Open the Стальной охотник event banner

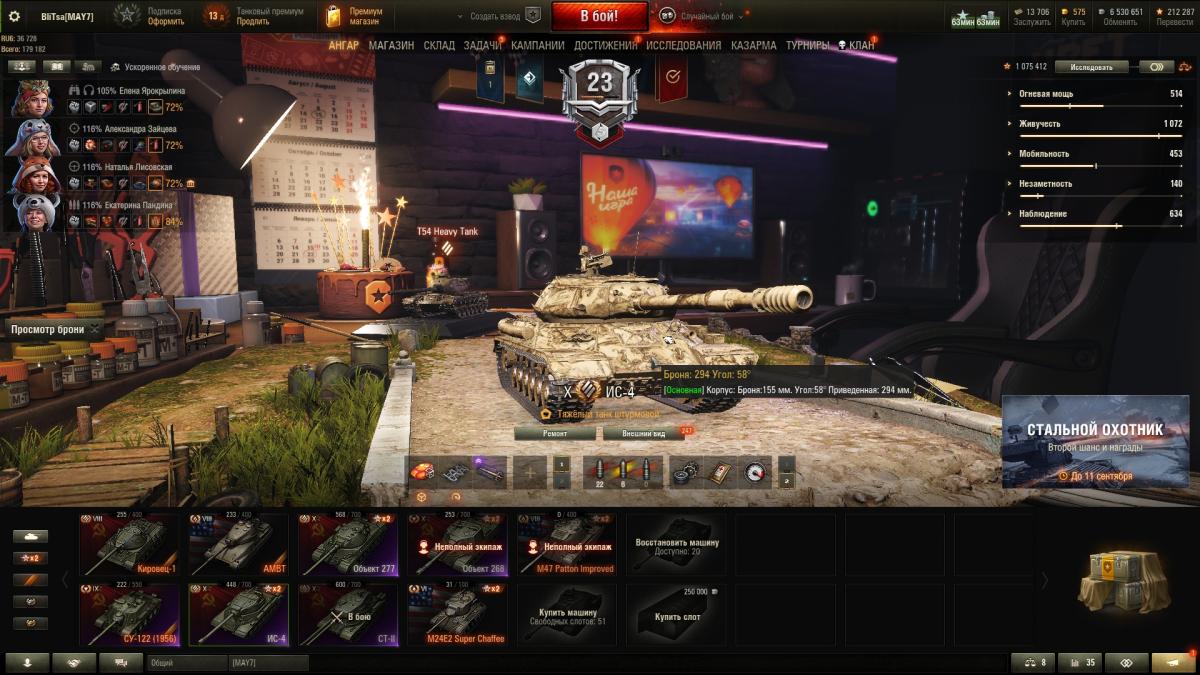pyautogui.click(x=1095, y=441)
